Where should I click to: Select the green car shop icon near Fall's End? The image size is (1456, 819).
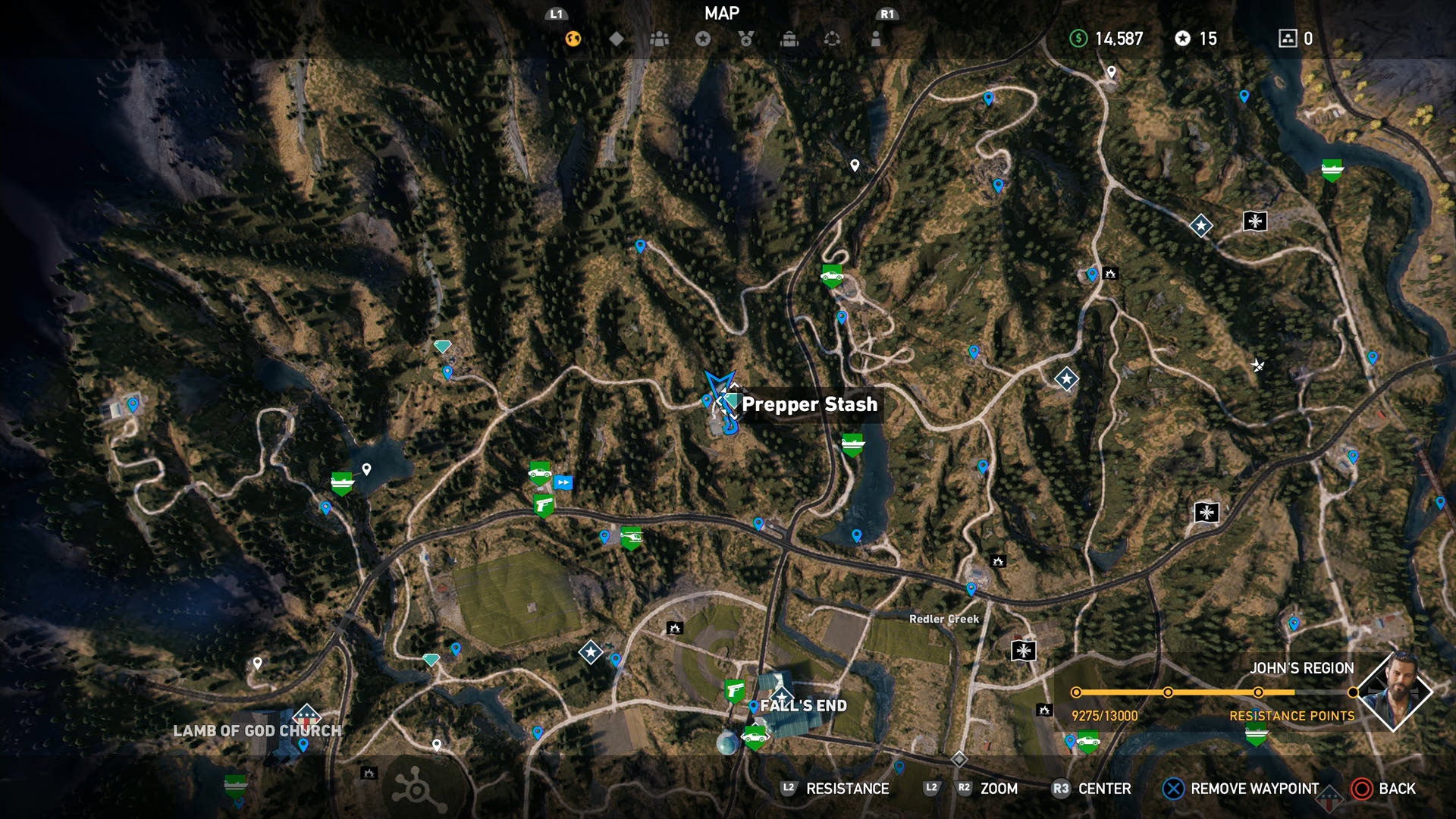[753, 737]
